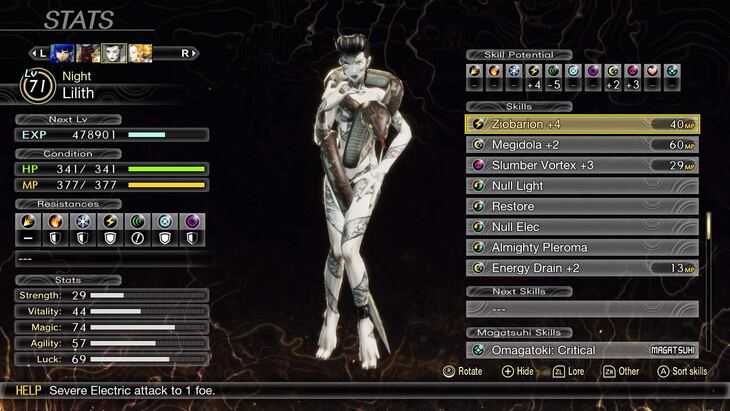Switch to the blue-haired protagonist portrait
This screenshot has width=730, height=411.
pos(60,52)
